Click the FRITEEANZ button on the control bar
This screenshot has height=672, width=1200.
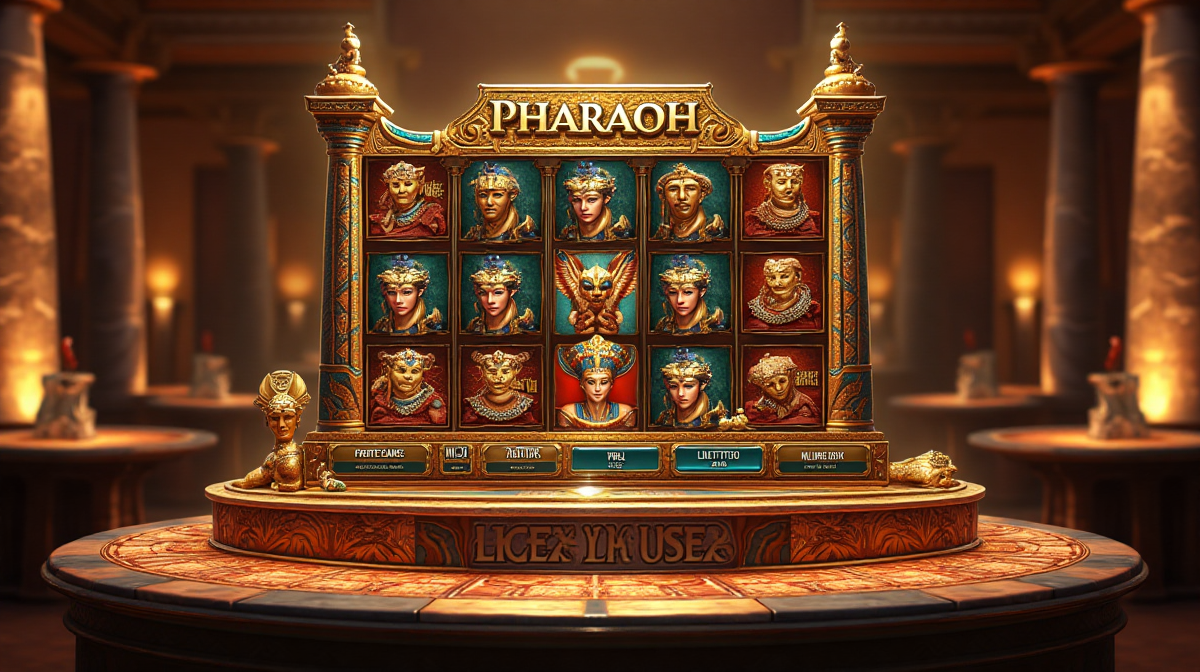380,459
